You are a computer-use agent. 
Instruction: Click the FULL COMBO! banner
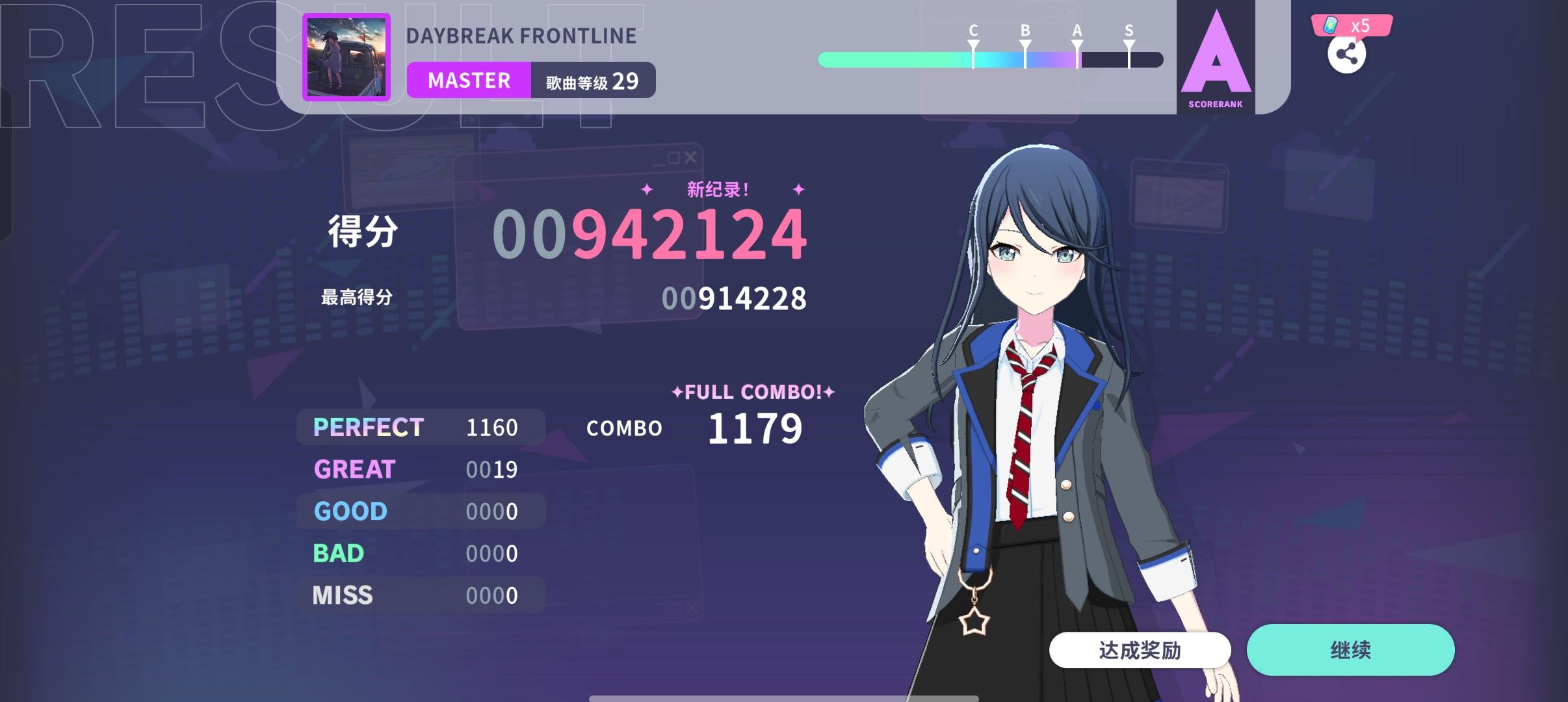point(754,391)
